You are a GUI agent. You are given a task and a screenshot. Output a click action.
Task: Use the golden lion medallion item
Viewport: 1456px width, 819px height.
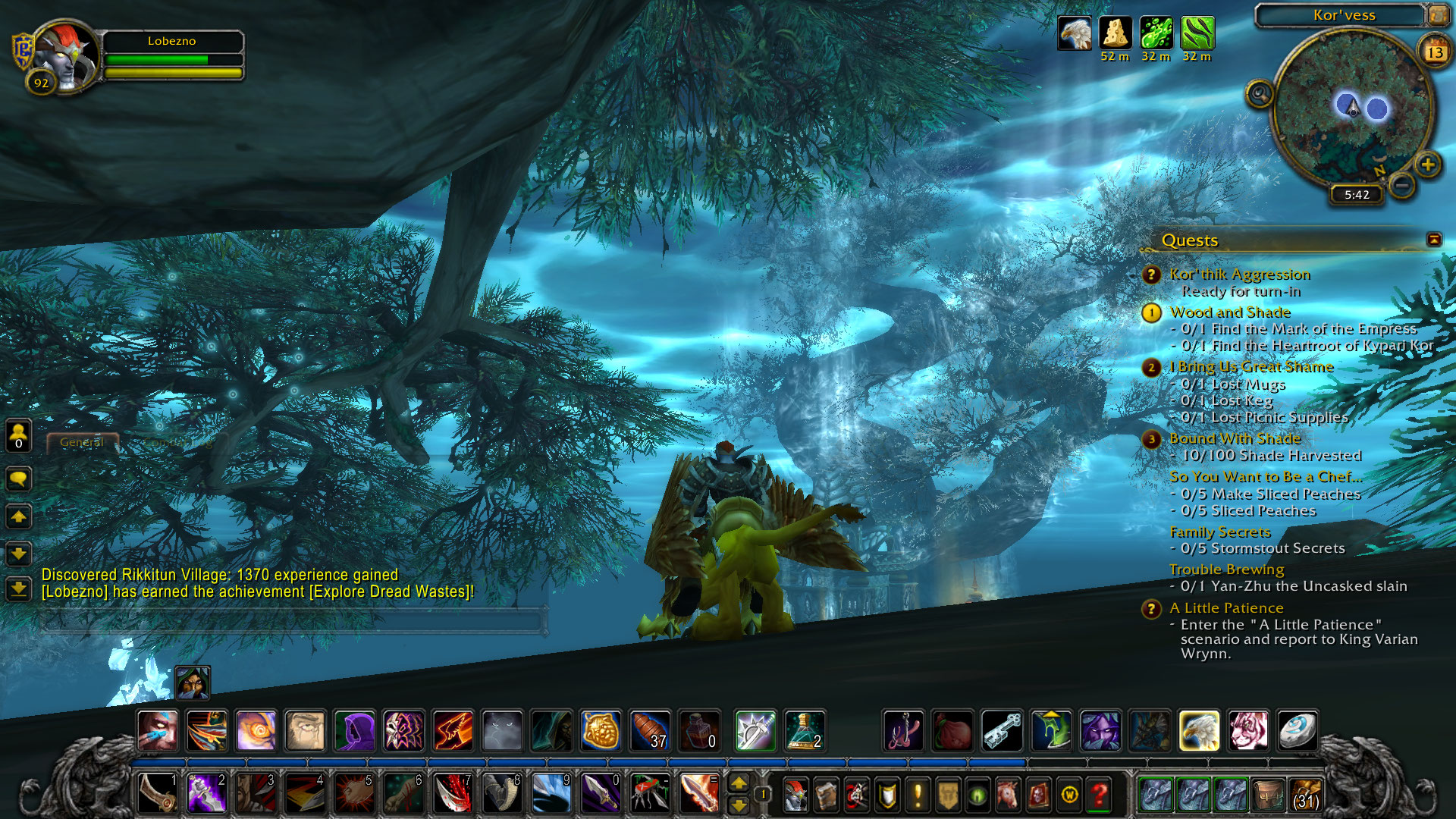[601, 731]
